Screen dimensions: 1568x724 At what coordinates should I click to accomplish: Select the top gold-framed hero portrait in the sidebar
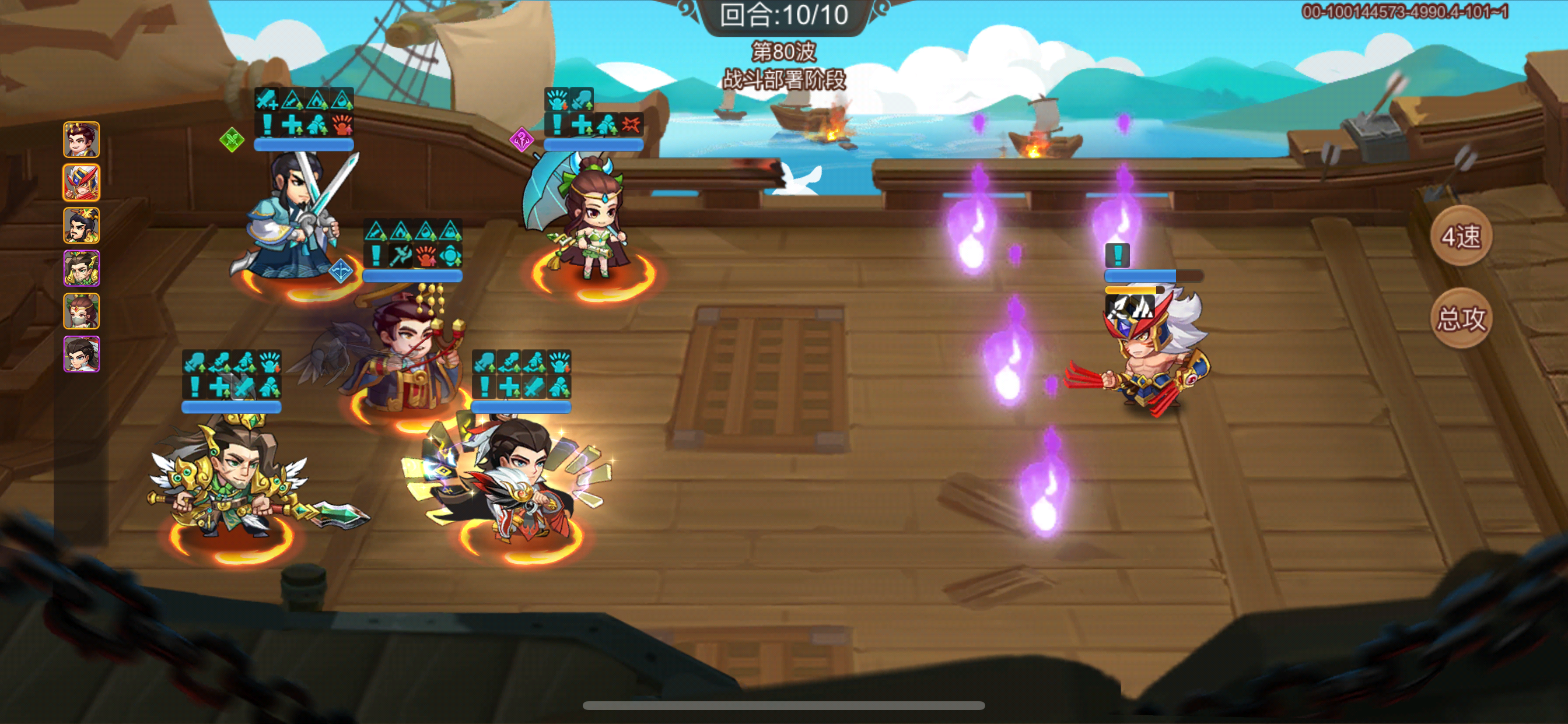point(81,140)
